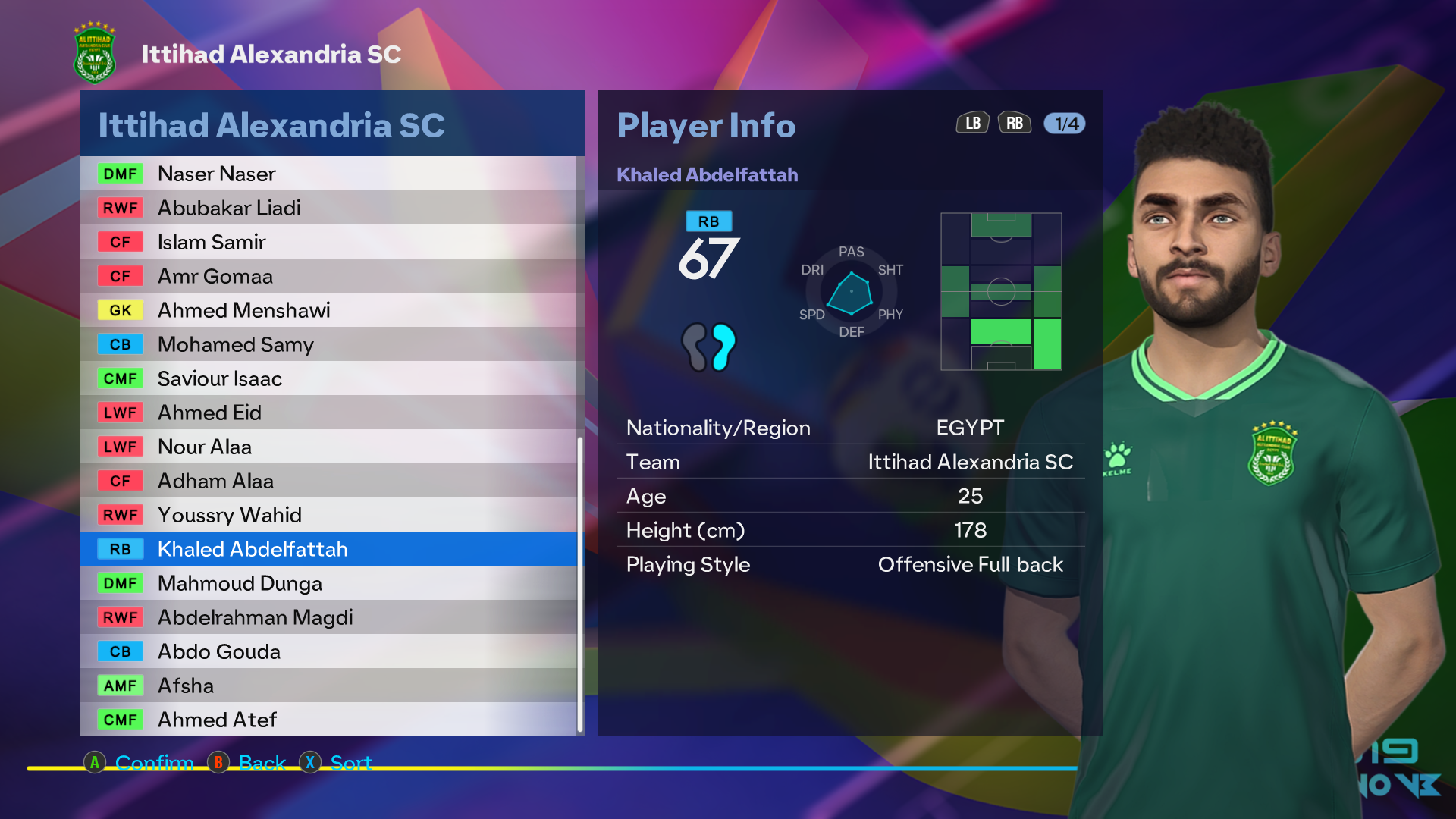Pick Saviour Isaac from the list
The width and height of the screenshot is (1456, 819).
pyautogui.click(x=328, y=378)
